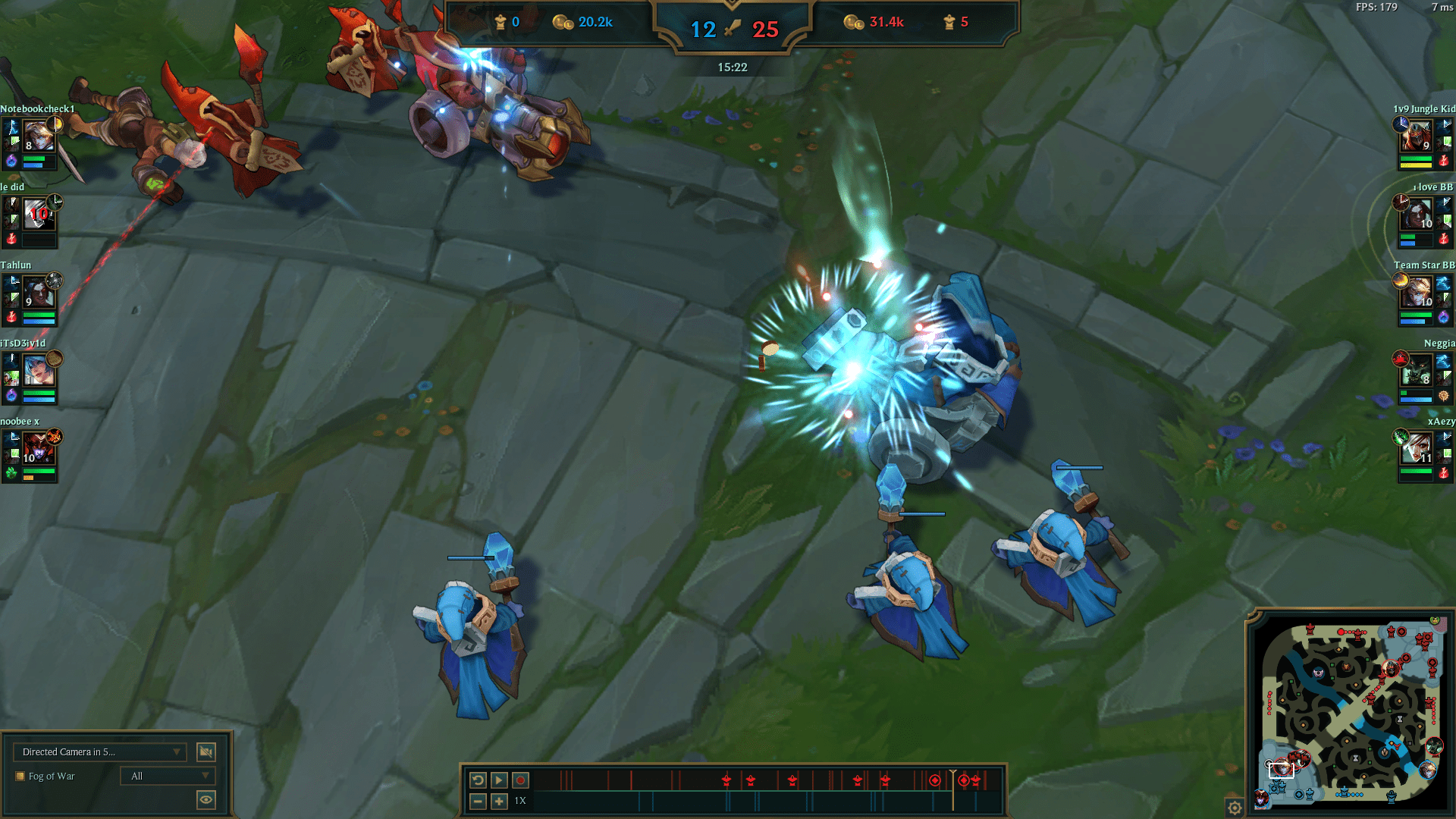Click the eye icon below the All dropdown
1456x819 pixels.
[x=206, y=799]
